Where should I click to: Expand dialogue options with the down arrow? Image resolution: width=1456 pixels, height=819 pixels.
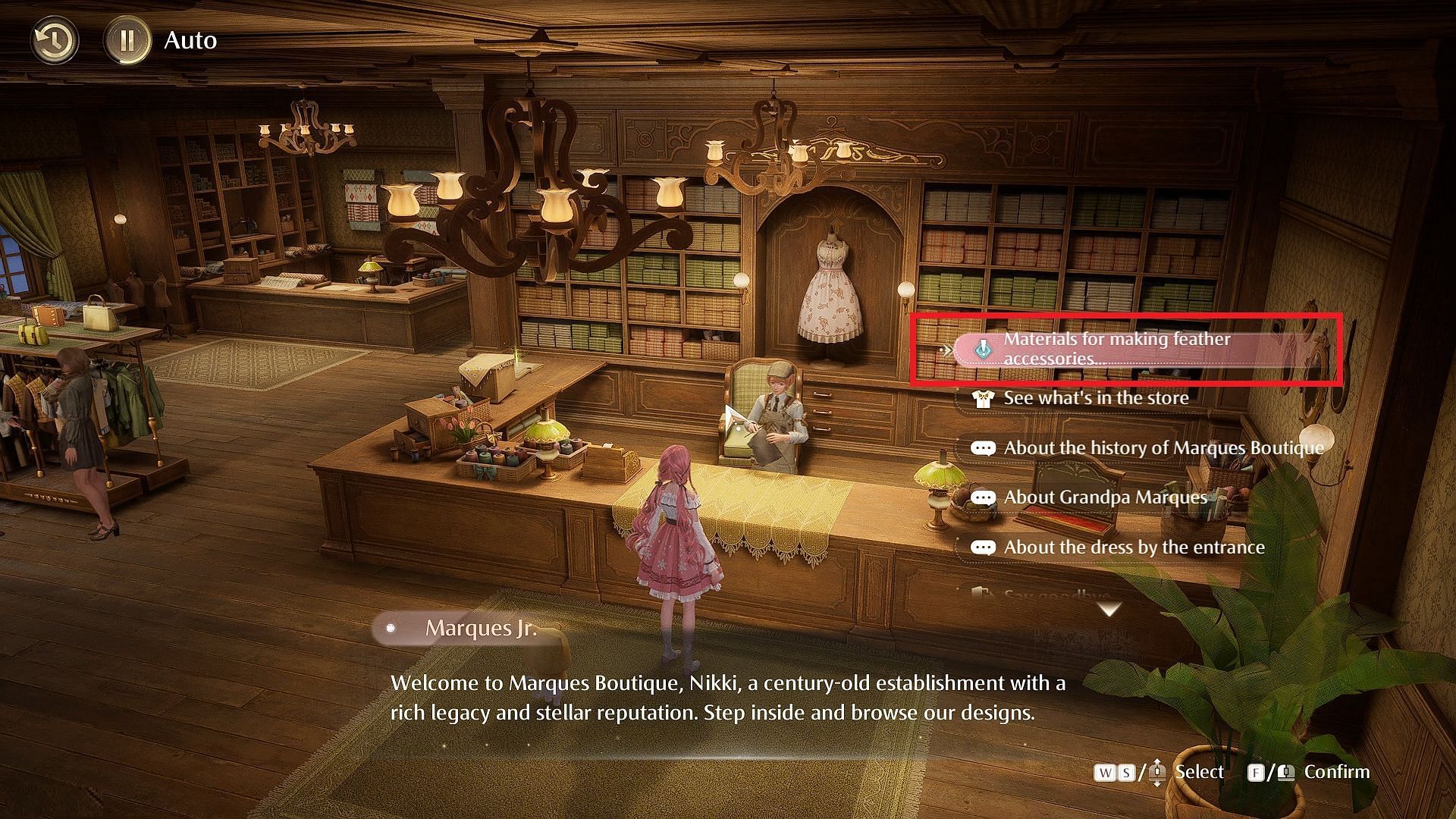[x=1109, y=609]
